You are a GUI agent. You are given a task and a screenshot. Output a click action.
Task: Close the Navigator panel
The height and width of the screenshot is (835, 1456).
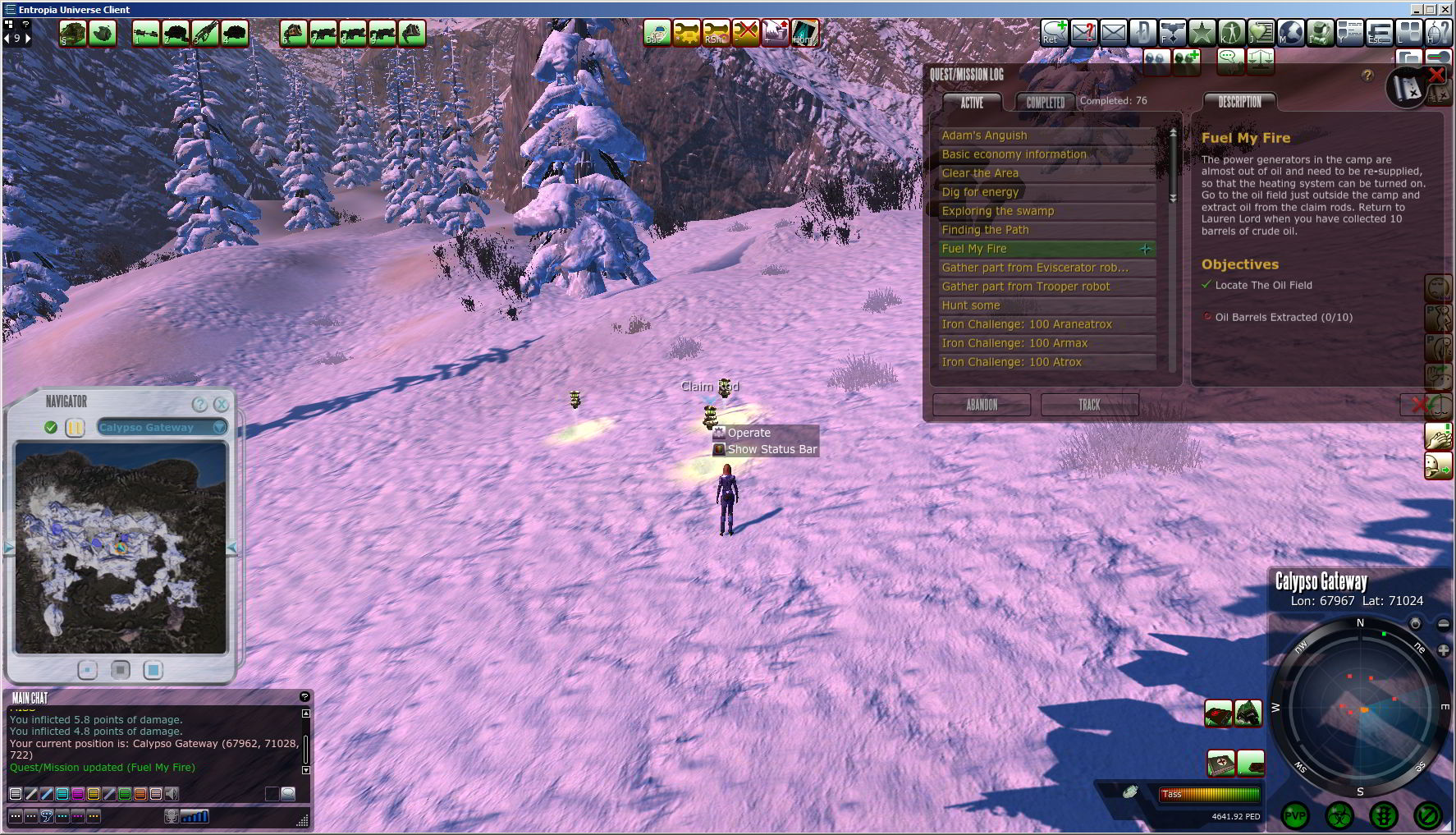coord(221,404)
